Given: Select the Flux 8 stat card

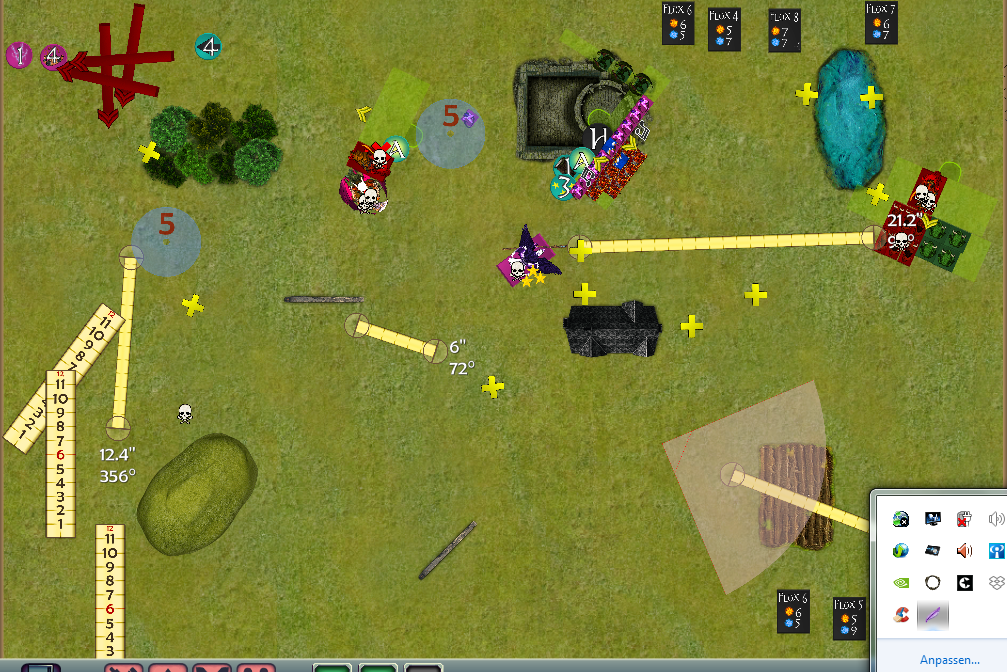Looking at the screenshot, I should 784,31.
